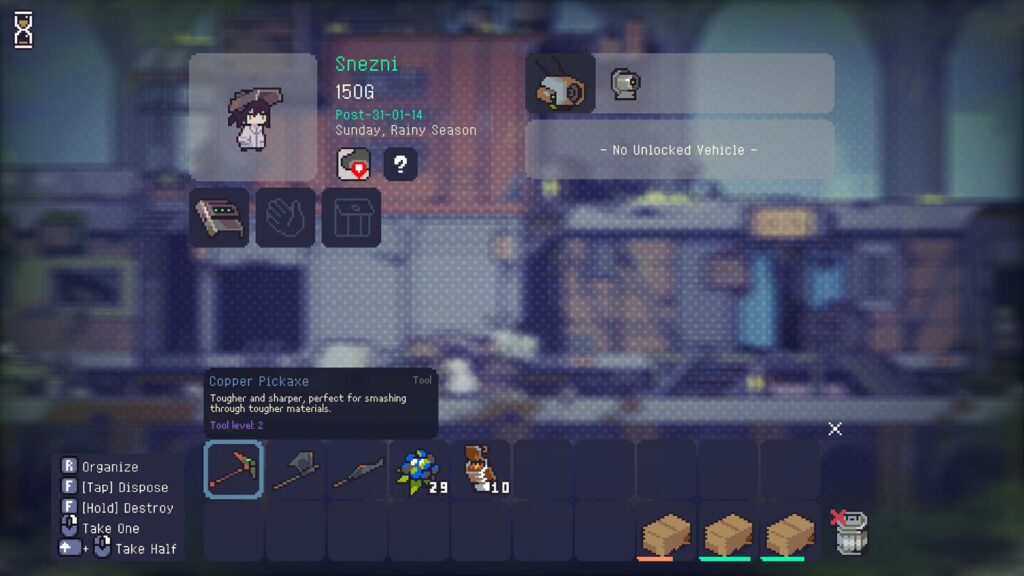Click the heart speech bubble icon
This screenshot has width=1024, height=576.
(354, 164)
